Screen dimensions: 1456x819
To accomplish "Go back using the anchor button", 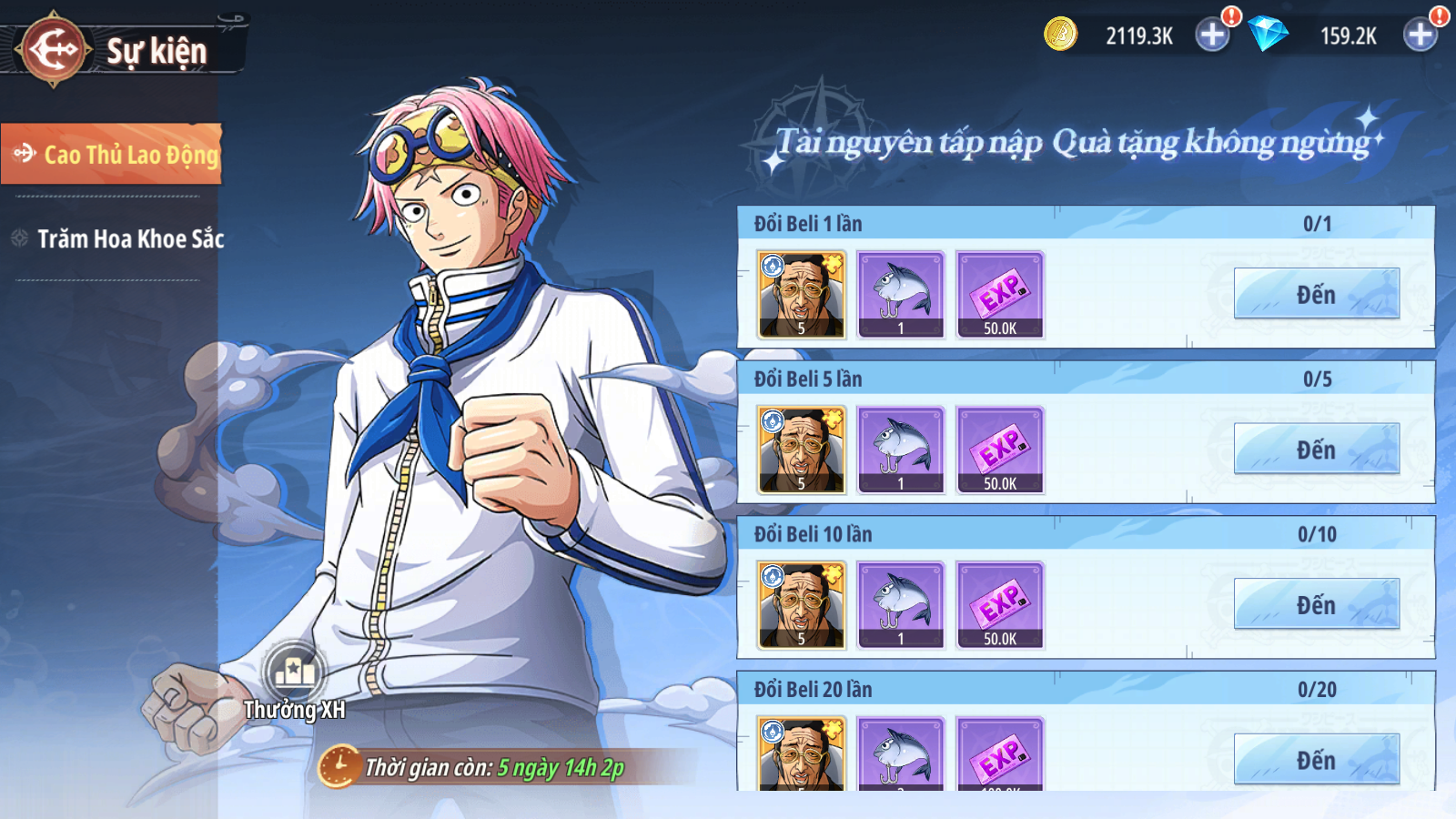I will [55, 49].
